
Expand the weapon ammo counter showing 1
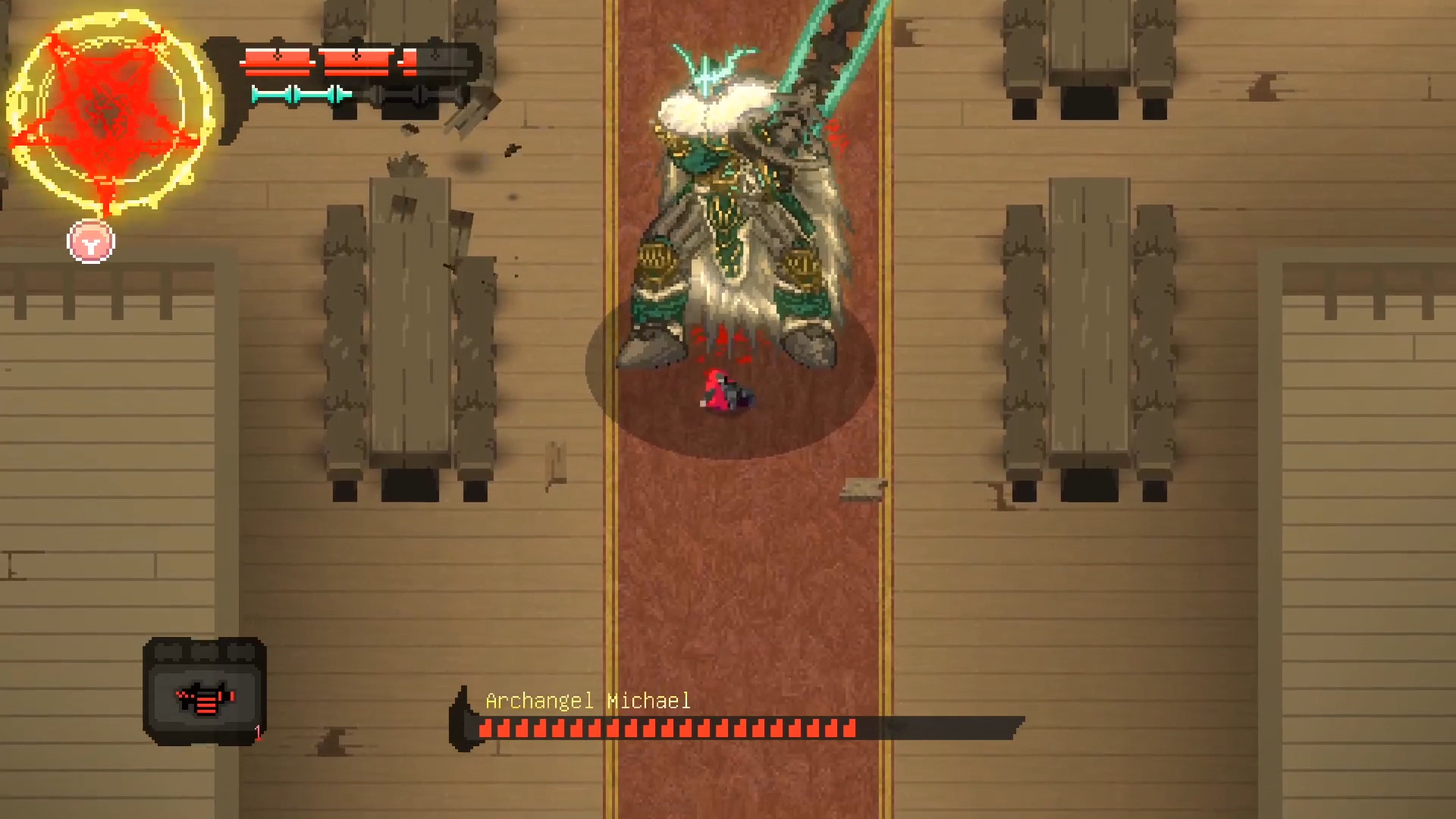point(258,732)
